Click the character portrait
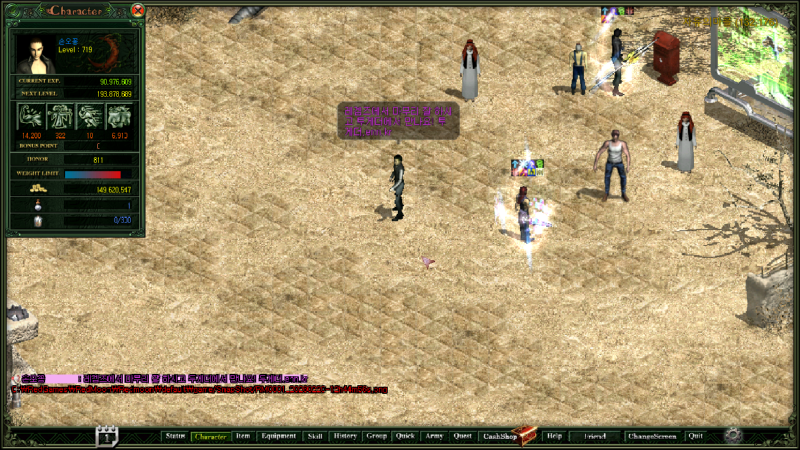Viewport: 800px width, 450px height. 36,54
